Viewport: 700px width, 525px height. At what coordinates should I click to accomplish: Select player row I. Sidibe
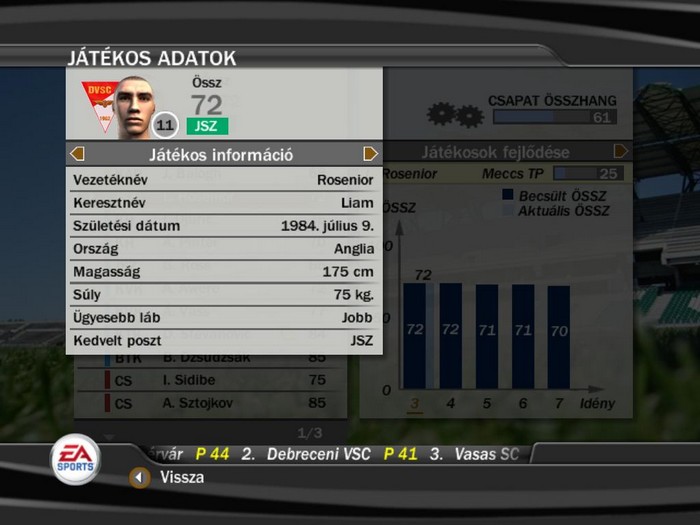point(213,380)
